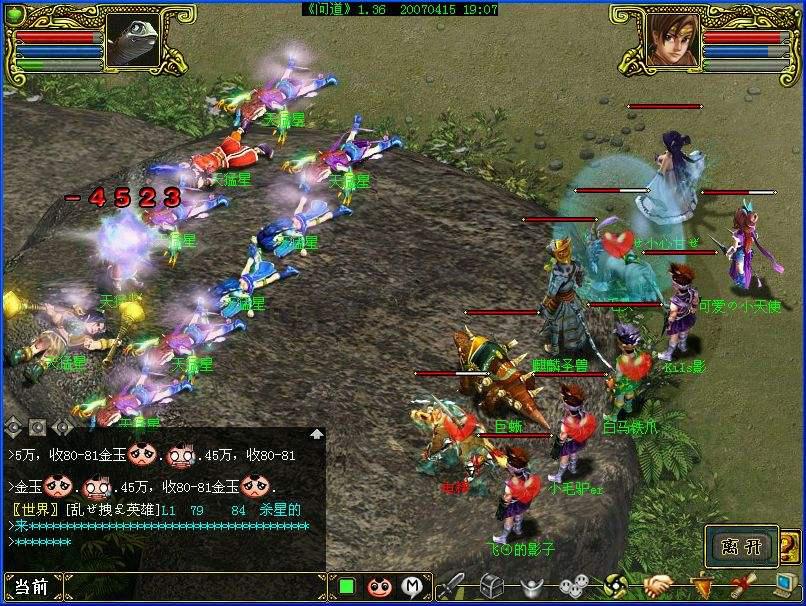The width and height of the screenshot is (806, 606).
Task: Open the handshake trade icon
Action: (657, 586)
